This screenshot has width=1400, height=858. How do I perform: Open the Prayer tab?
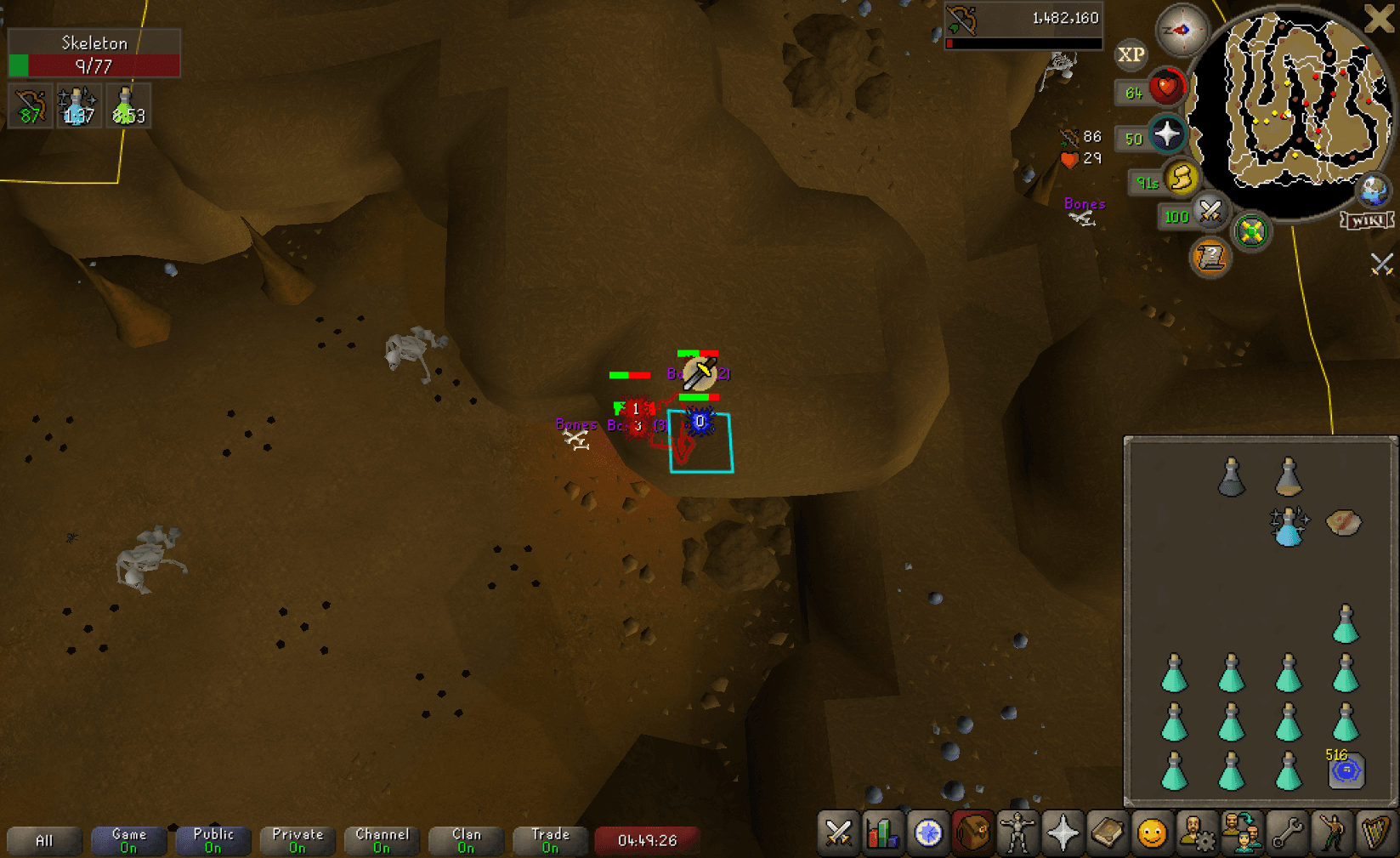pos(1063,833)
